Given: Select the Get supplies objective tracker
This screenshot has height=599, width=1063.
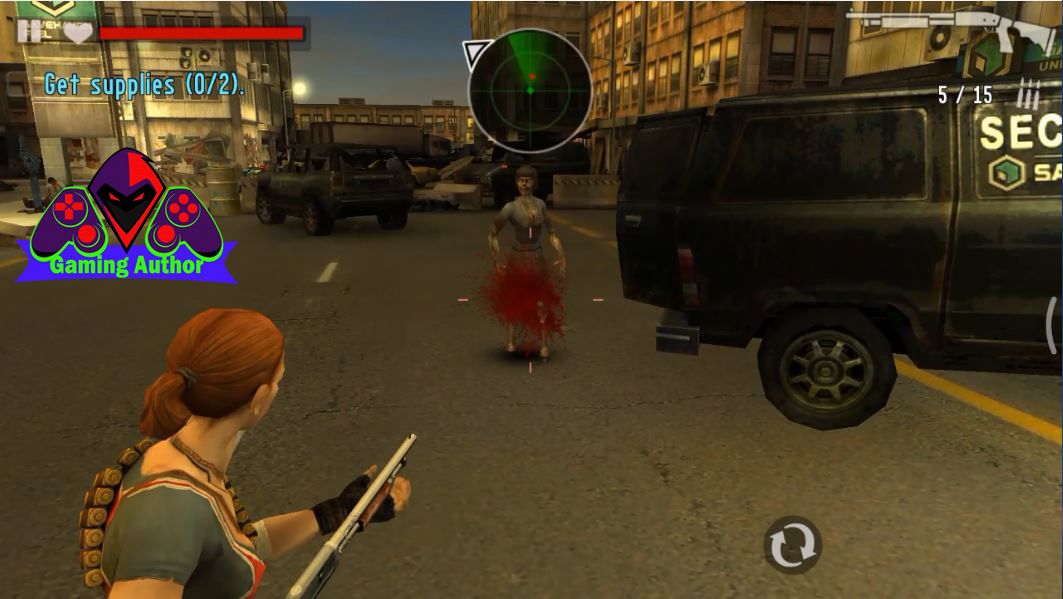Looking at the screenshot, I should point(144,85).
